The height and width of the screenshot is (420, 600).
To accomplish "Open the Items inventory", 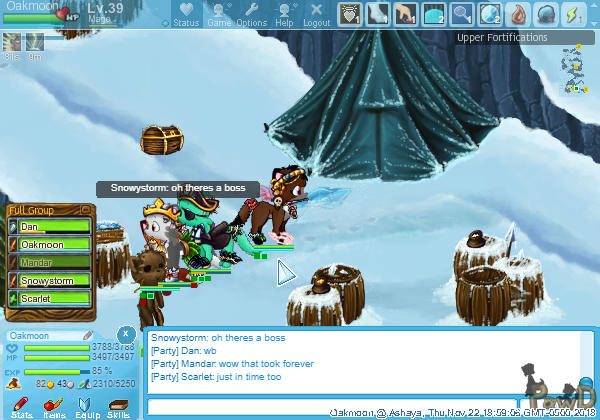I will [x=54, y=405].
